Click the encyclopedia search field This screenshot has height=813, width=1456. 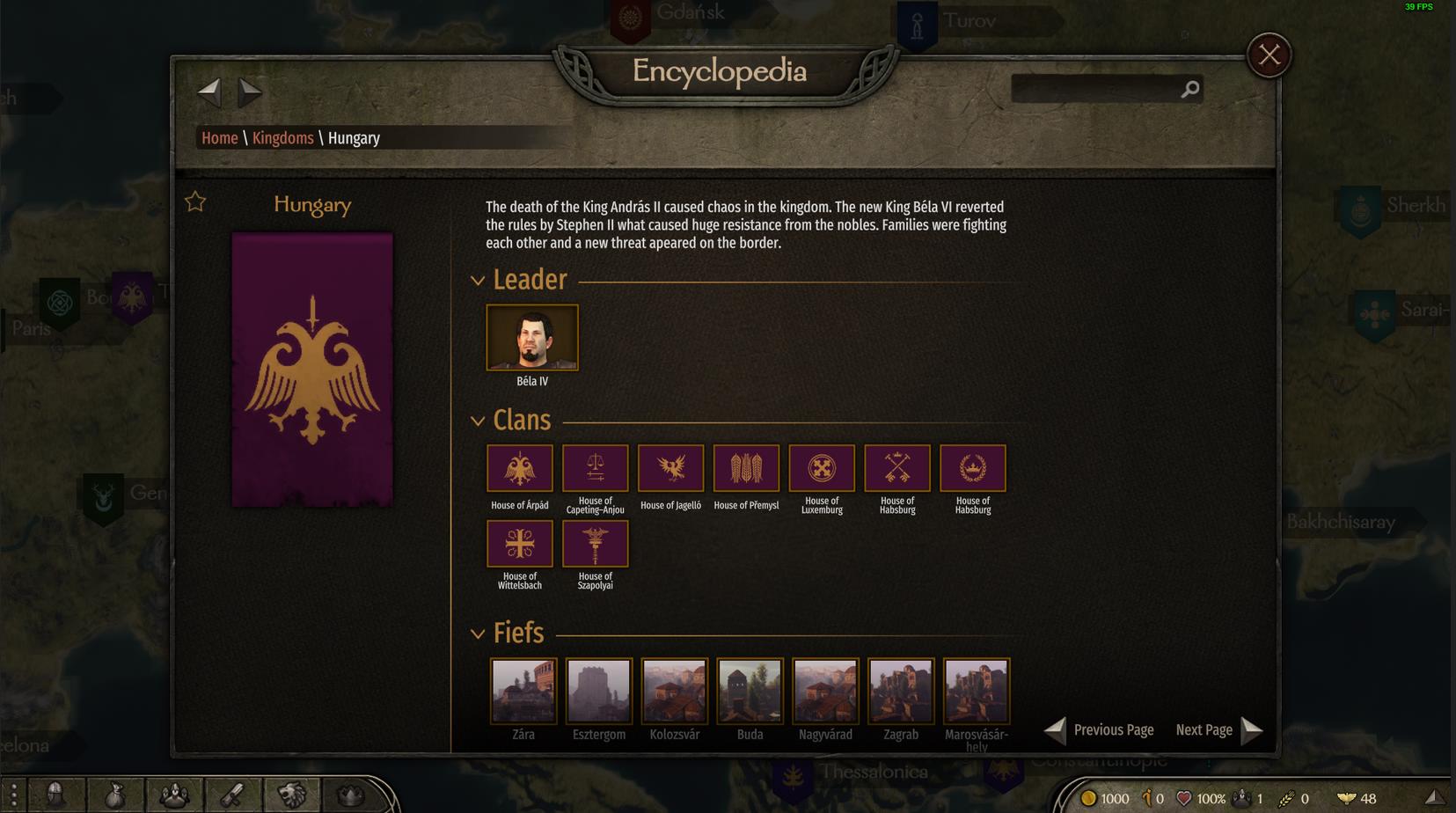tap(1094, 89)
